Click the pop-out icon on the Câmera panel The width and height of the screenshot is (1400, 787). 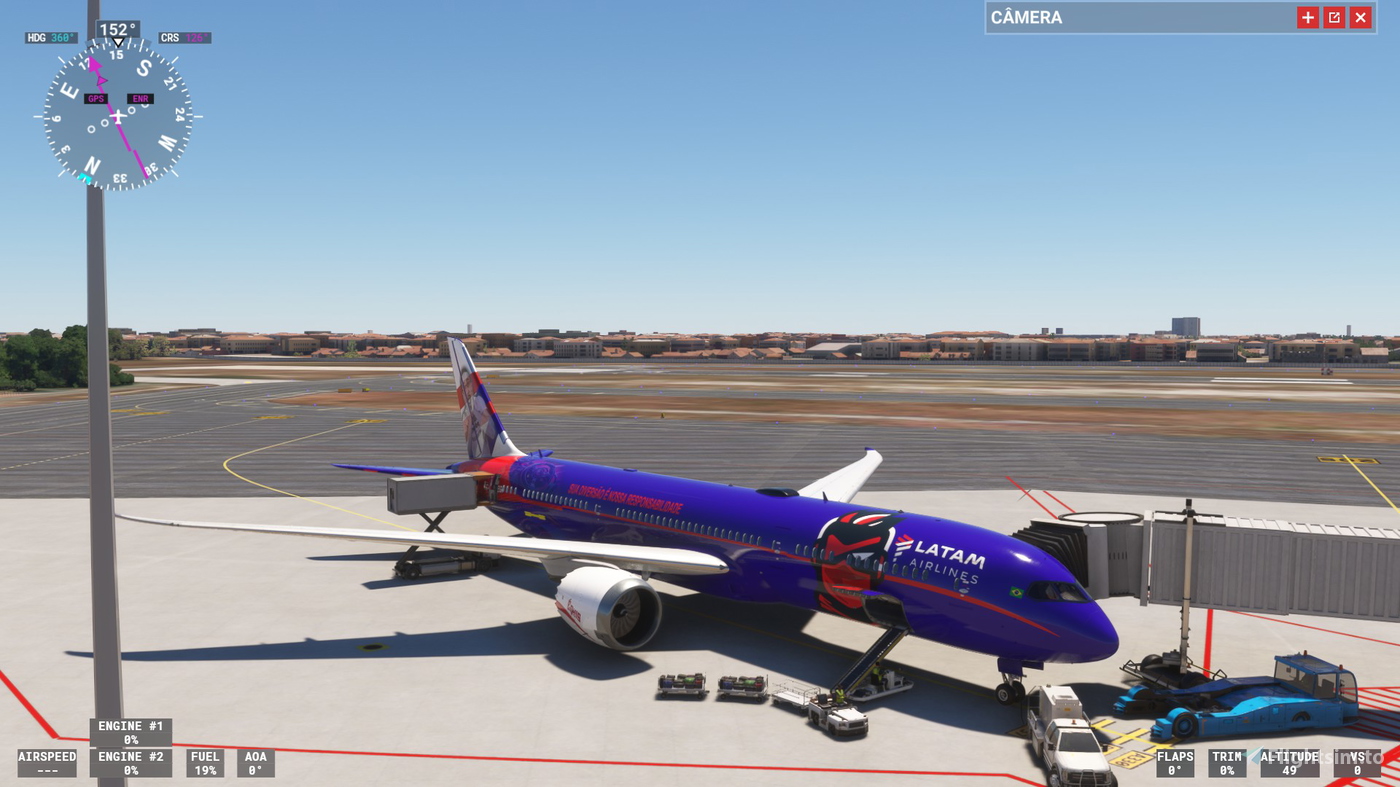point(1334,16)
